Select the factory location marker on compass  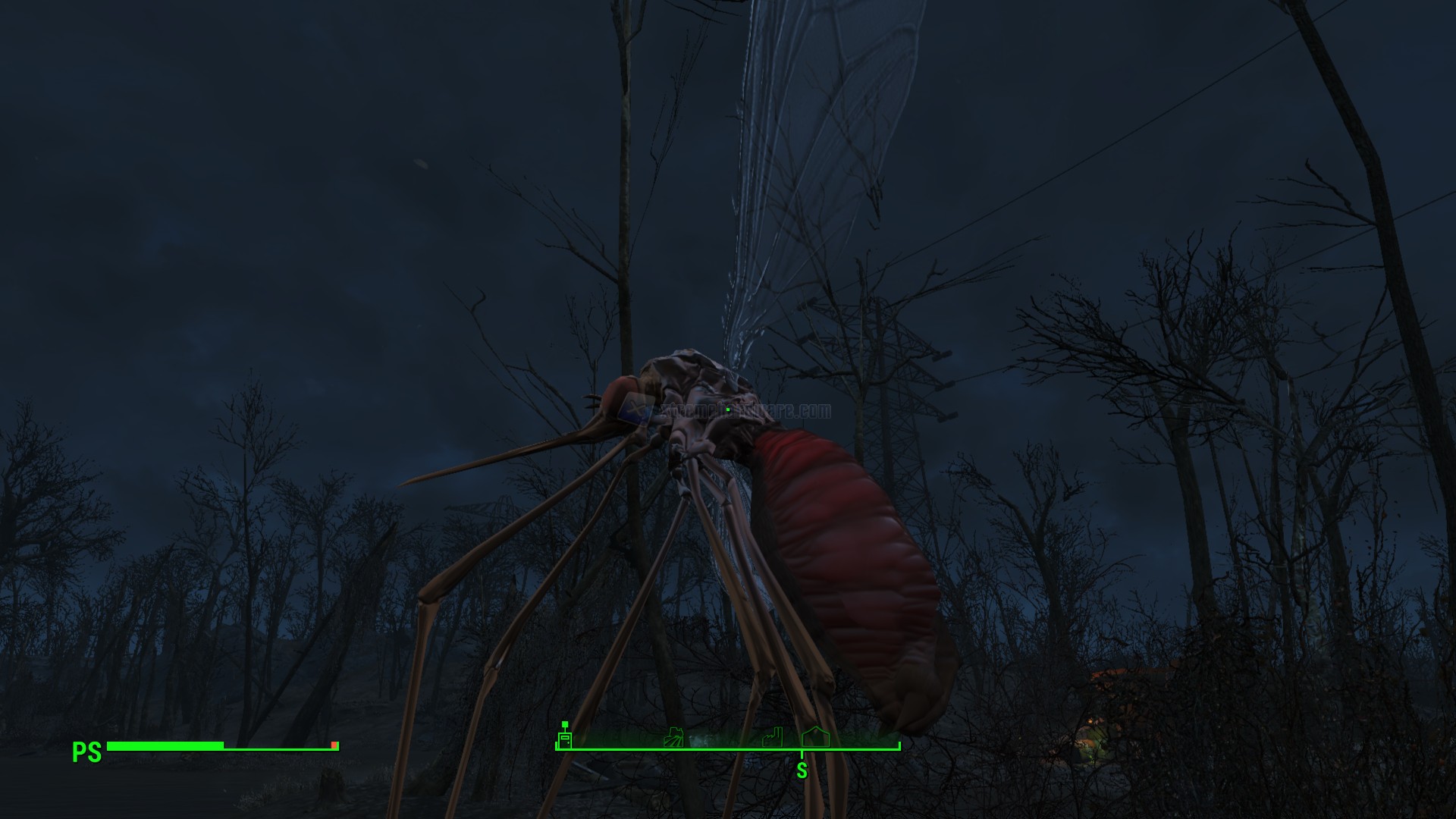[x=772, y=737]
